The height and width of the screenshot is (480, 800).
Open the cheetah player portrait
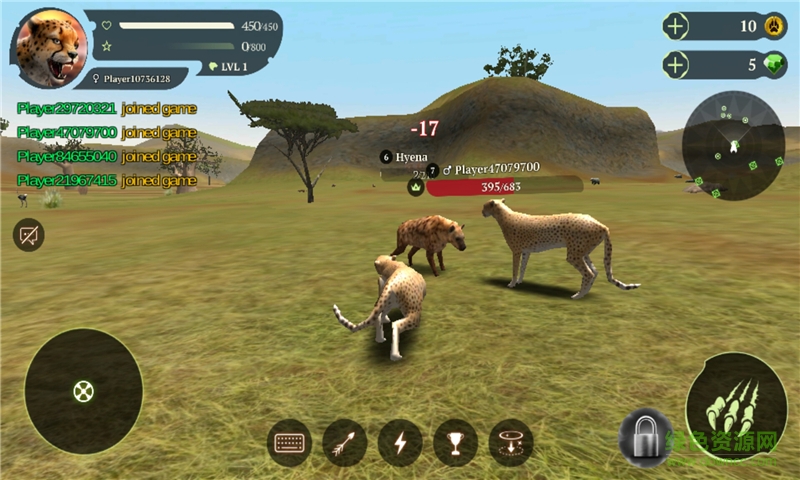click(49, 47)
